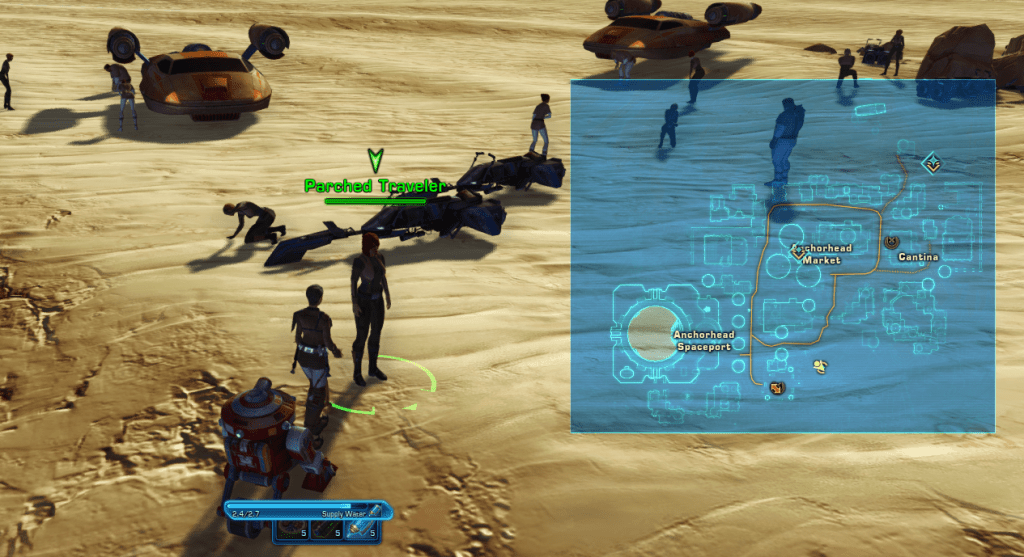Use the Supply Water bottle ability
The width and height of the screenshot is (1024, 557).
(362, 530)
